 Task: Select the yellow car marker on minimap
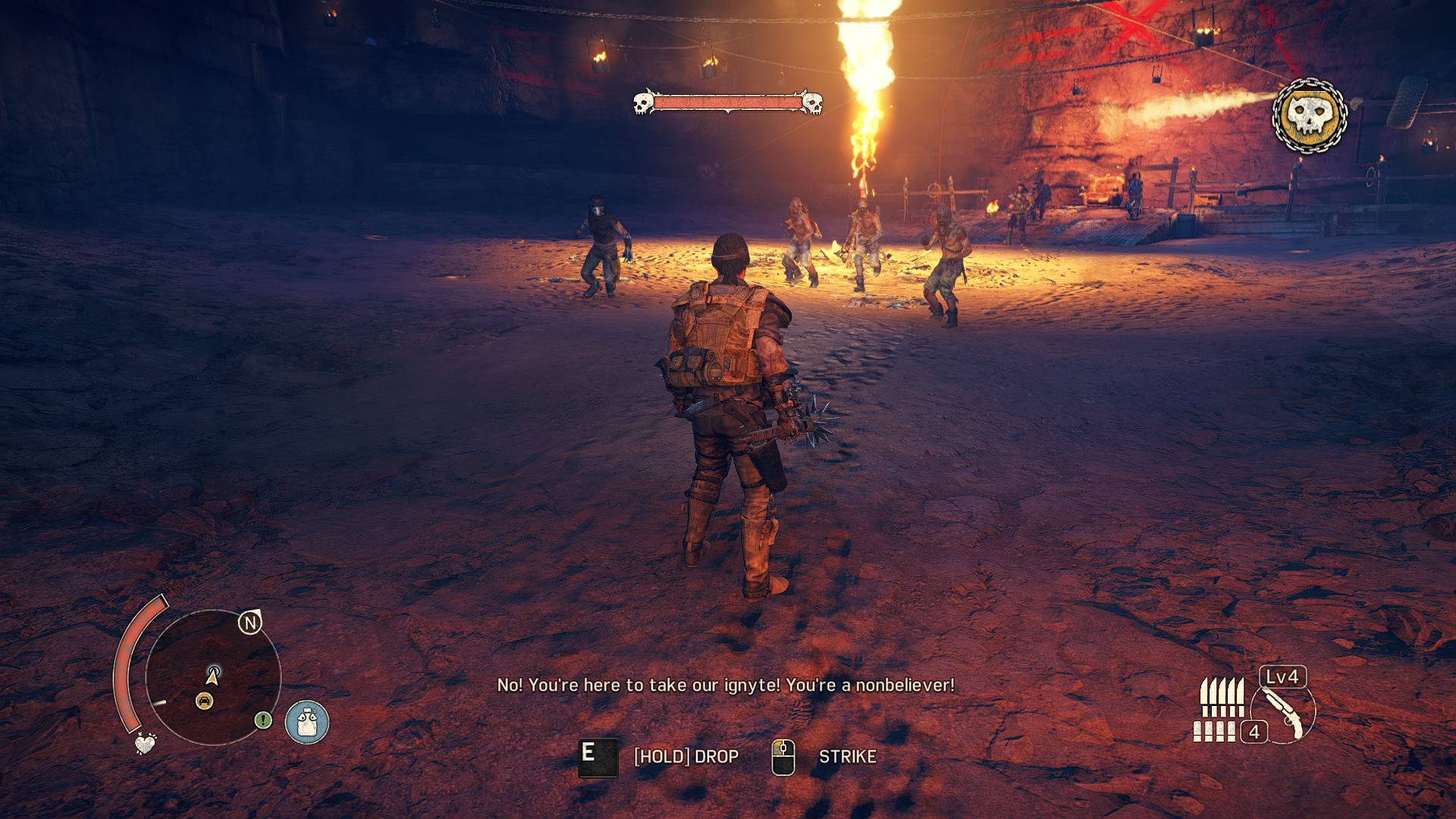[x=204, y=701]
